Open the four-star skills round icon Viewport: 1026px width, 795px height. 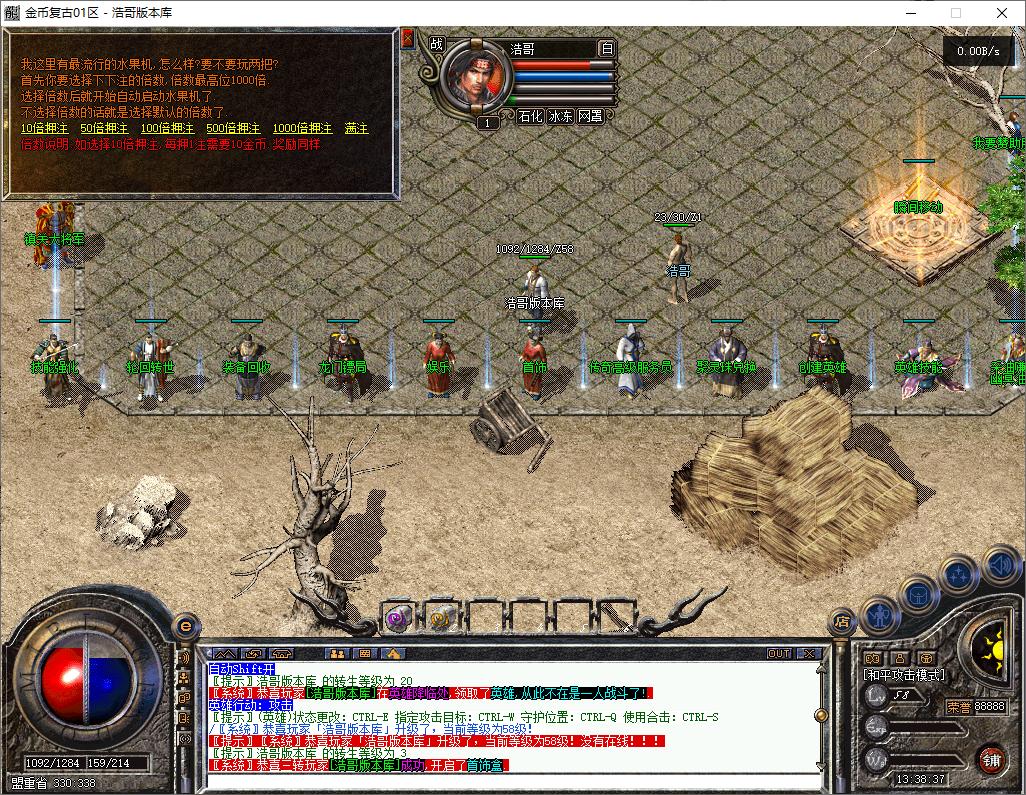(960, 575)
